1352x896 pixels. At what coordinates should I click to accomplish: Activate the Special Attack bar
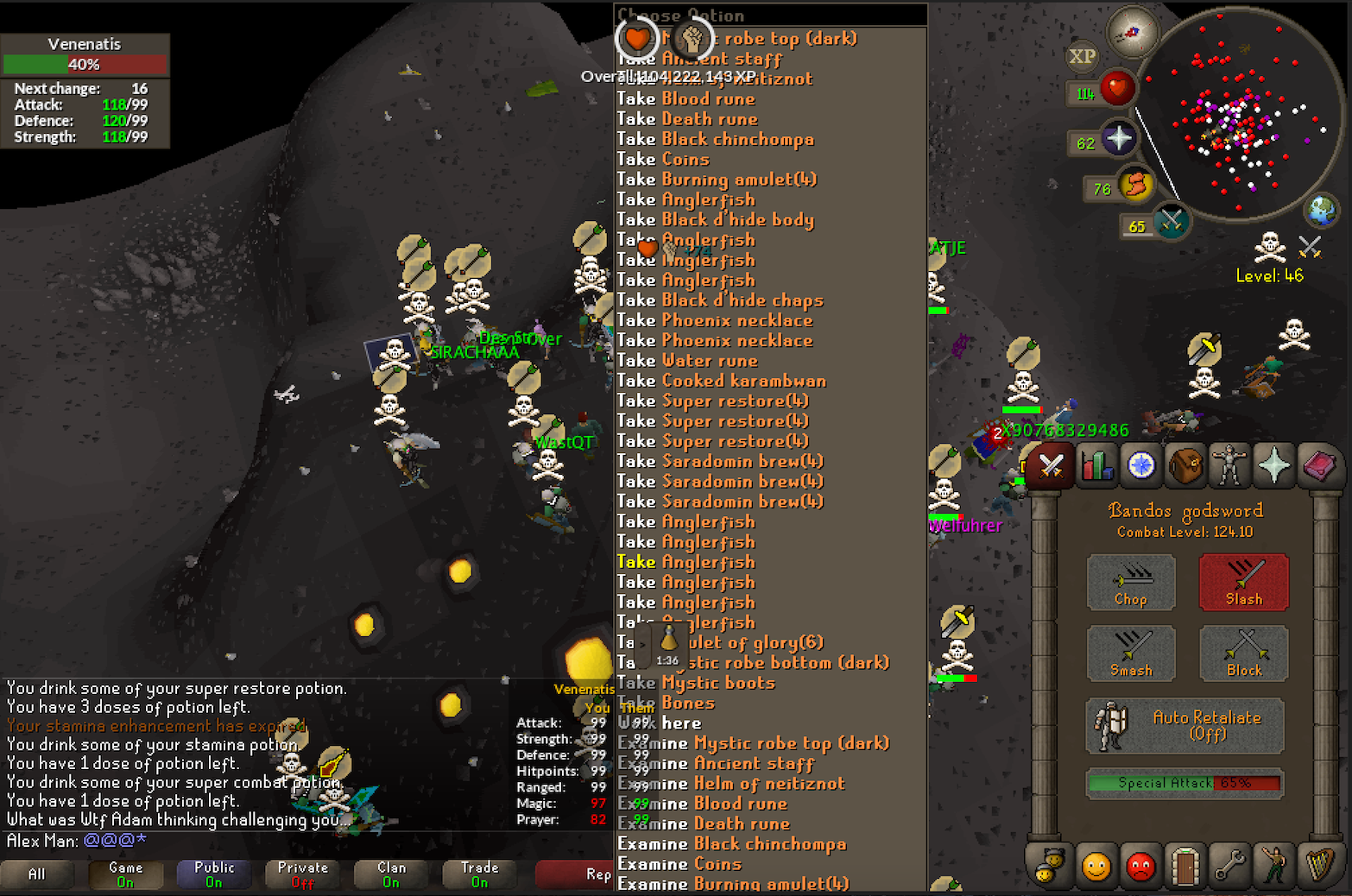click(1185, 783)
